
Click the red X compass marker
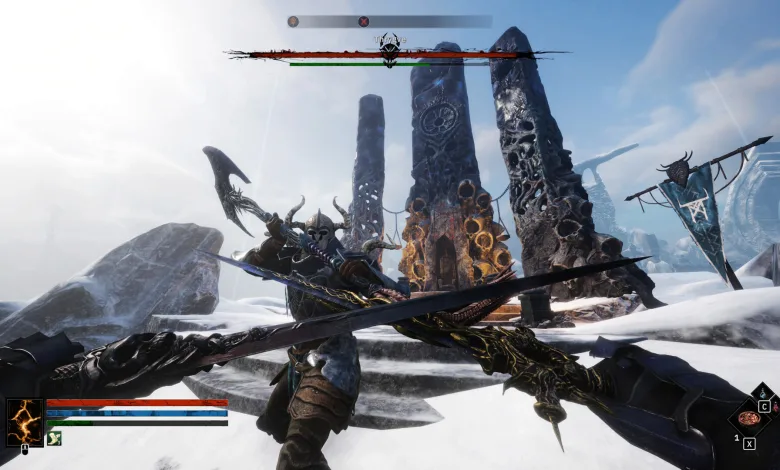[x=364, y=21]
